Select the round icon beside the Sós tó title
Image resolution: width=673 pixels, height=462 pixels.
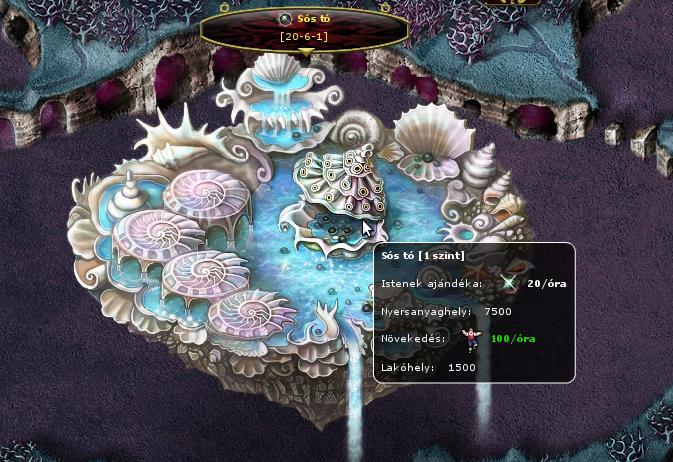click(285, 18)
